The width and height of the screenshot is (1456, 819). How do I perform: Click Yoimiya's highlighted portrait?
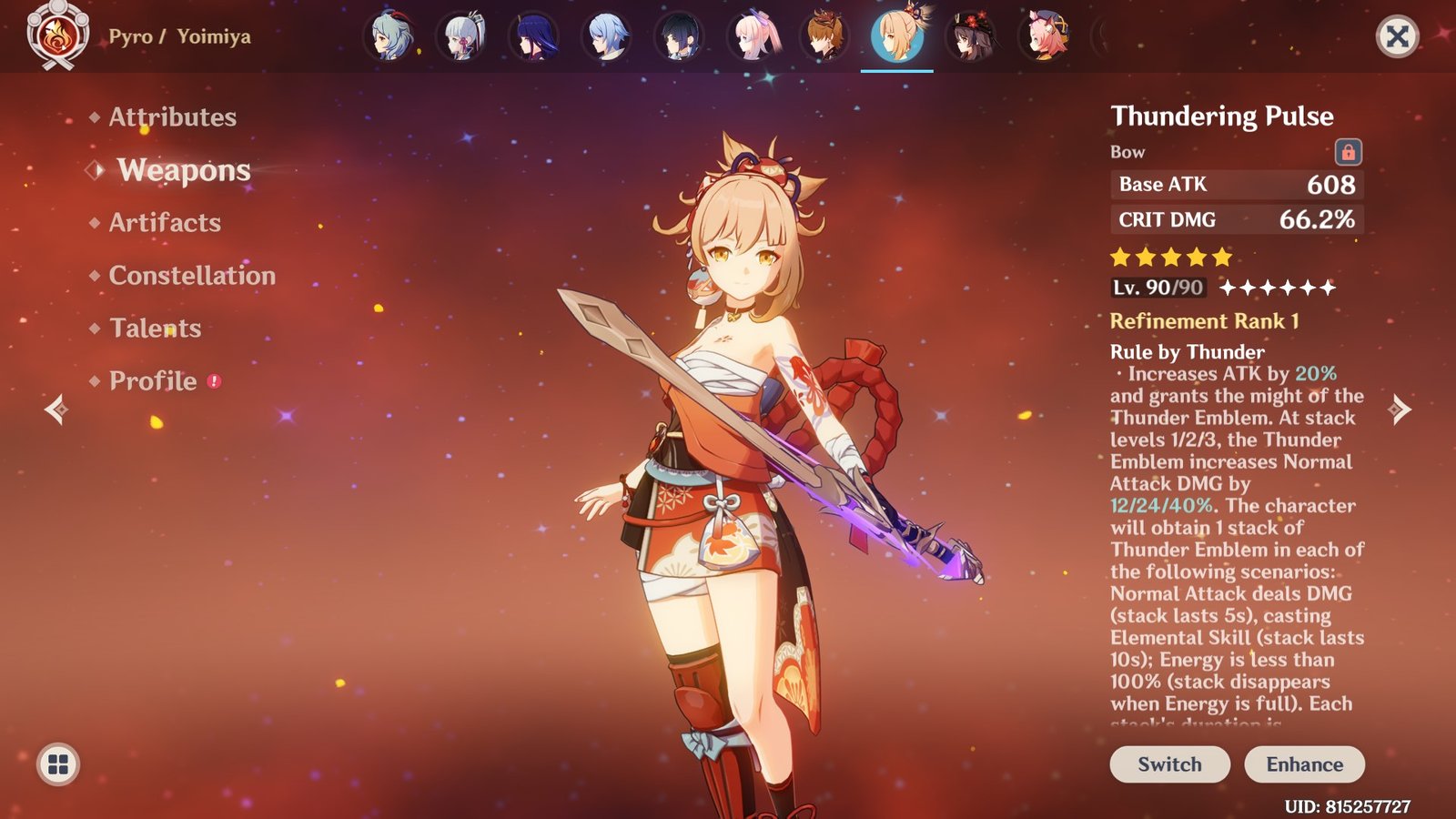[896, 38]
